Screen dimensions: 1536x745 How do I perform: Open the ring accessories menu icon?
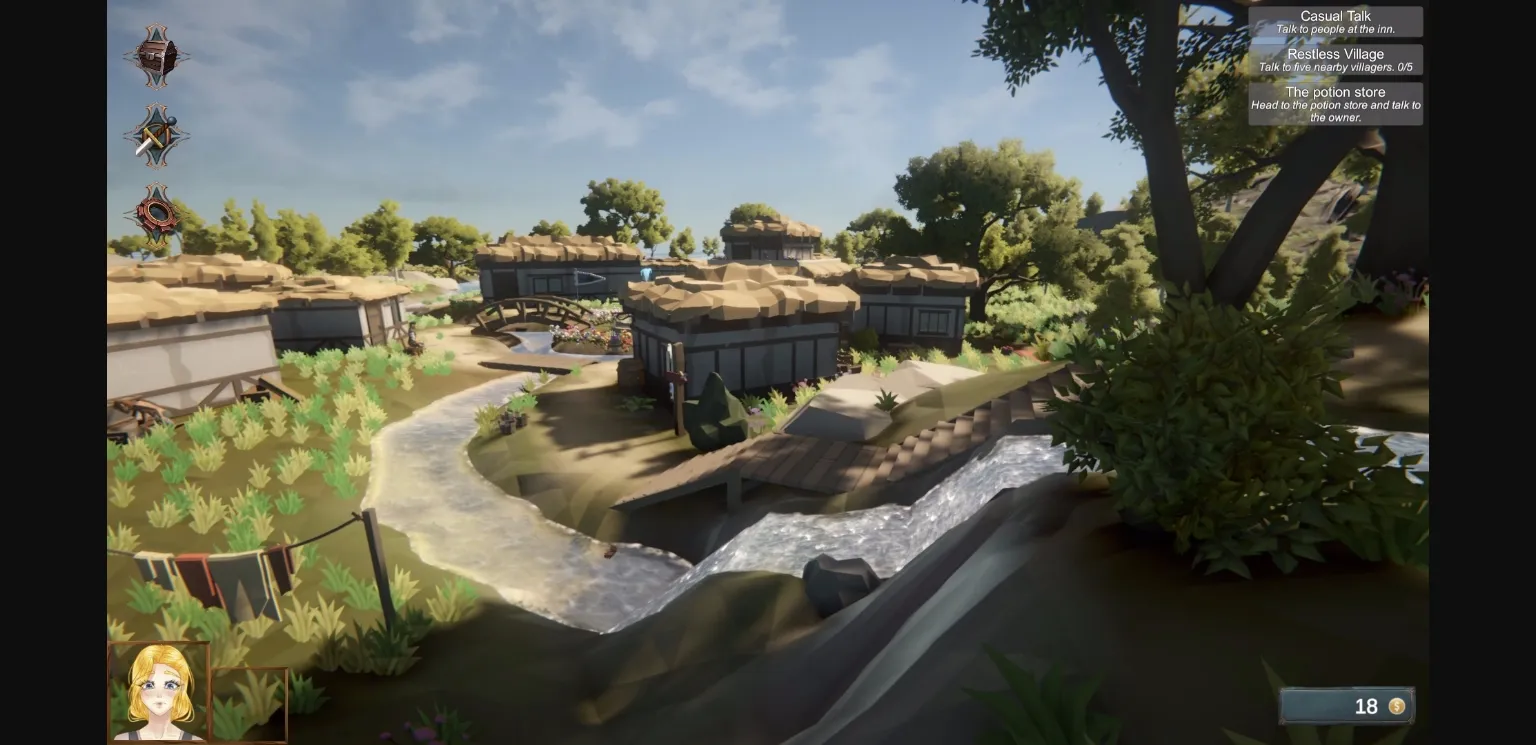[x=155, y=212]
